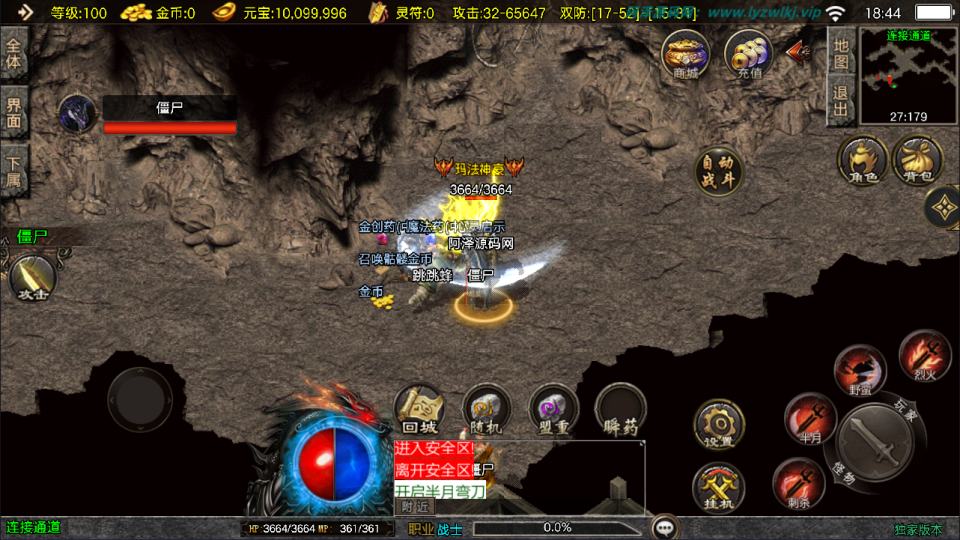Cast the 烈火 skill
This screenshot has height=540, width=960.
pos(923,356)
